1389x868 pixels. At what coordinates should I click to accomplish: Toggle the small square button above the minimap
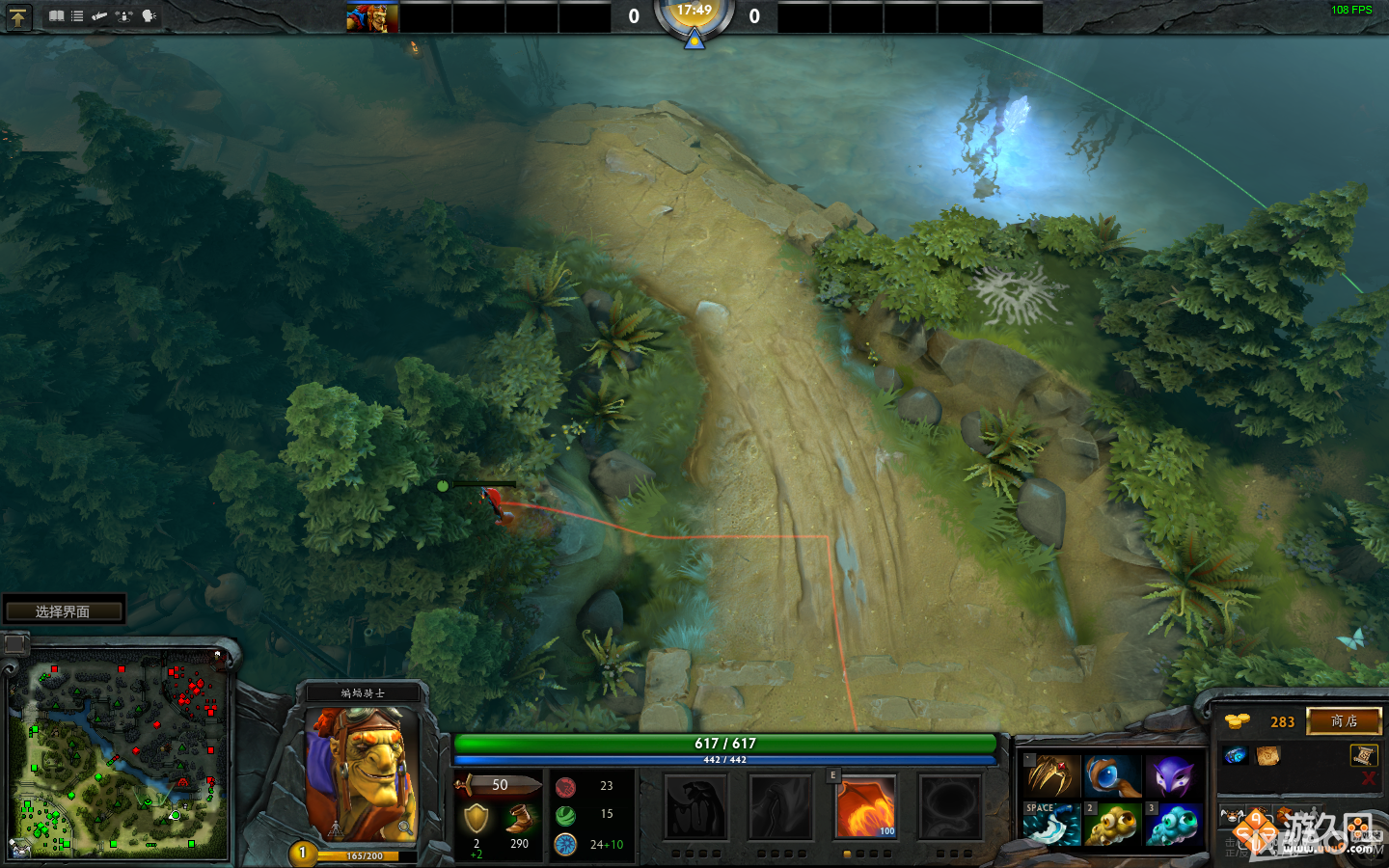point(14,644)
